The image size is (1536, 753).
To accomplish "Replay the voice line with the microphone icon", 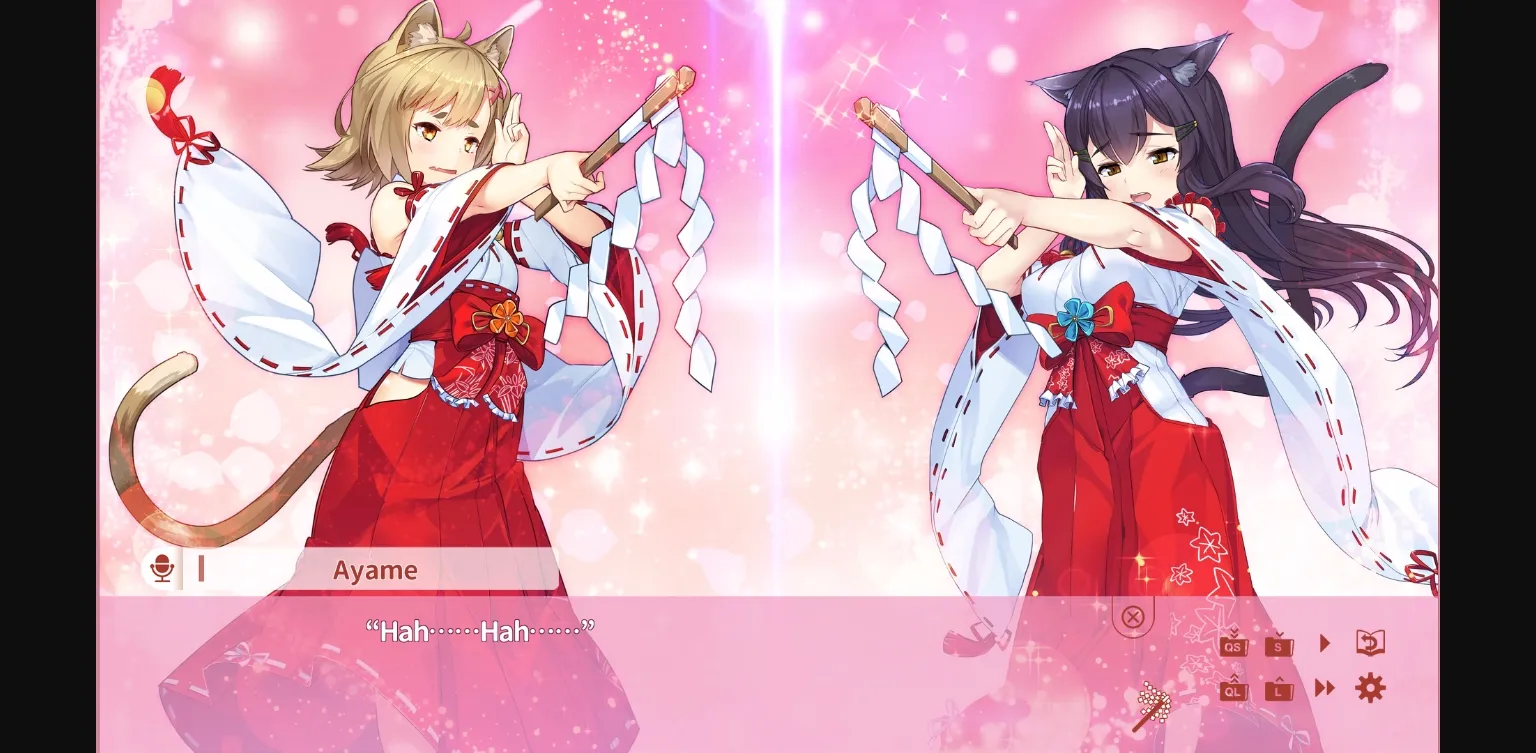I will pyautogui.click(x=160, y=568).
